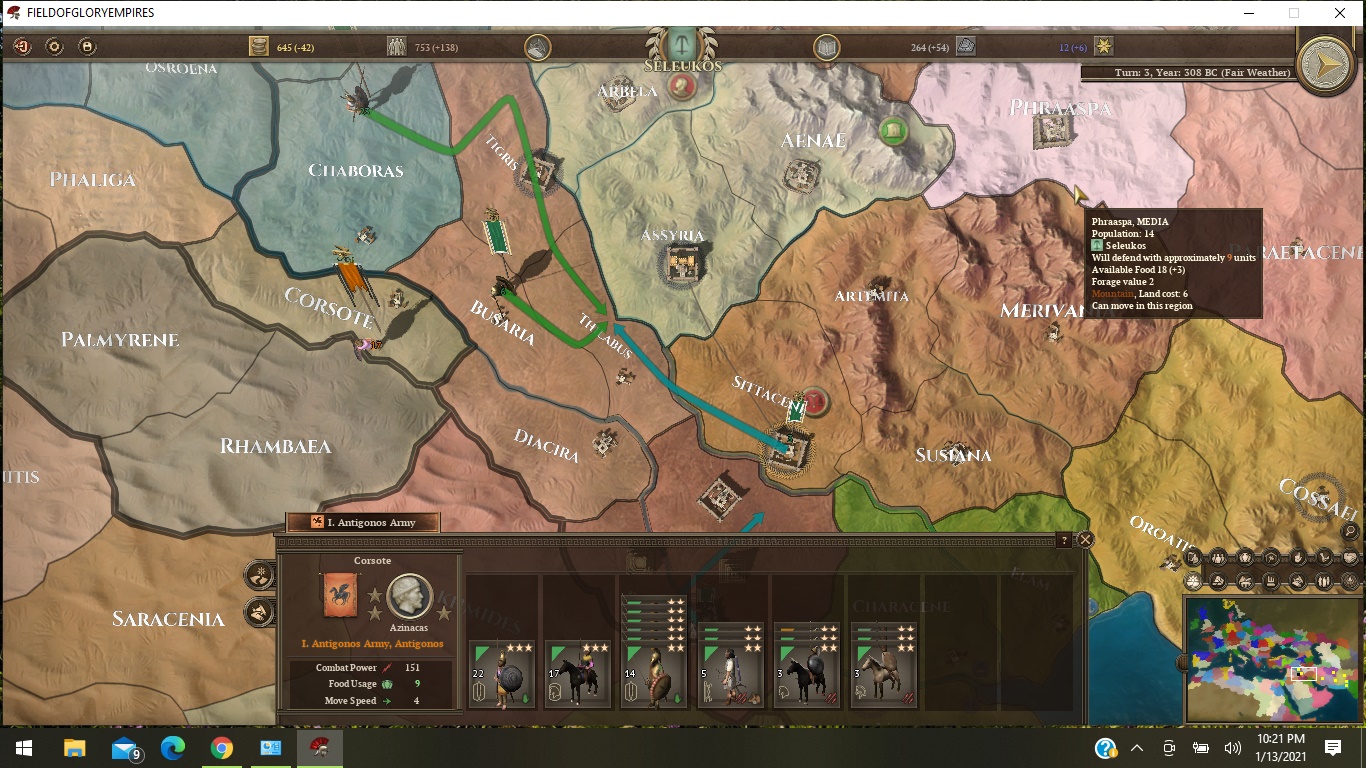This screenshot has height=768, width=1366.
Task: Click the open book icon in top bar
Action: [x=826, y=46]
